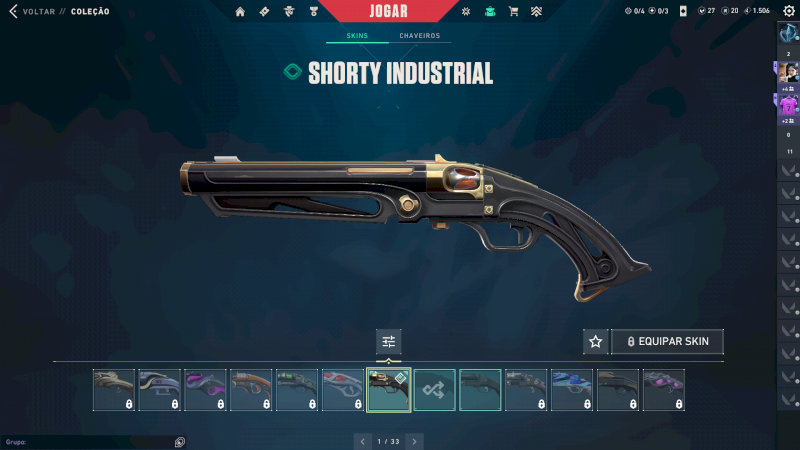Go to the previous skin page arrow
Viewport: 800px width, 450px height.
(x=363, y=441)
